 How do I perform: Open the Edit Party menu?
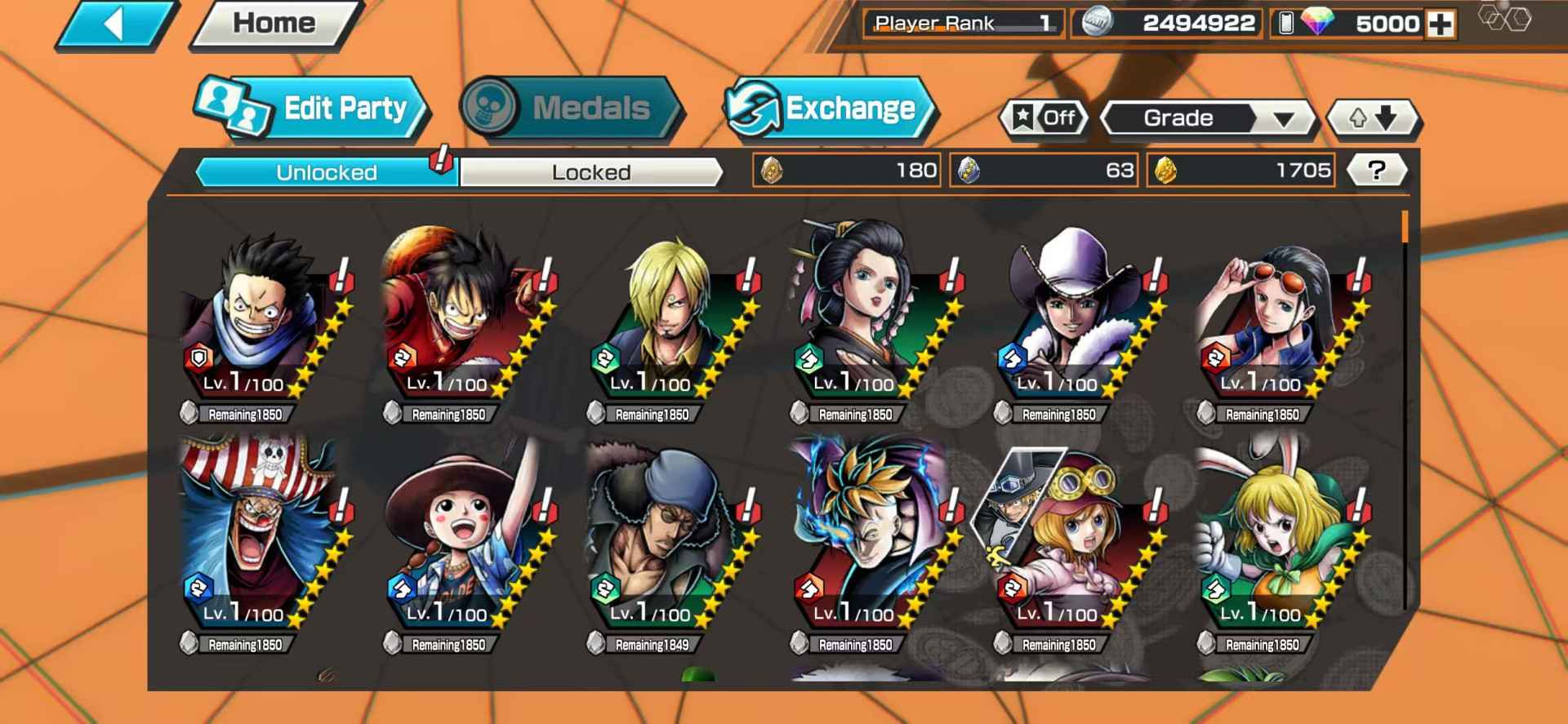pos(314,109)
